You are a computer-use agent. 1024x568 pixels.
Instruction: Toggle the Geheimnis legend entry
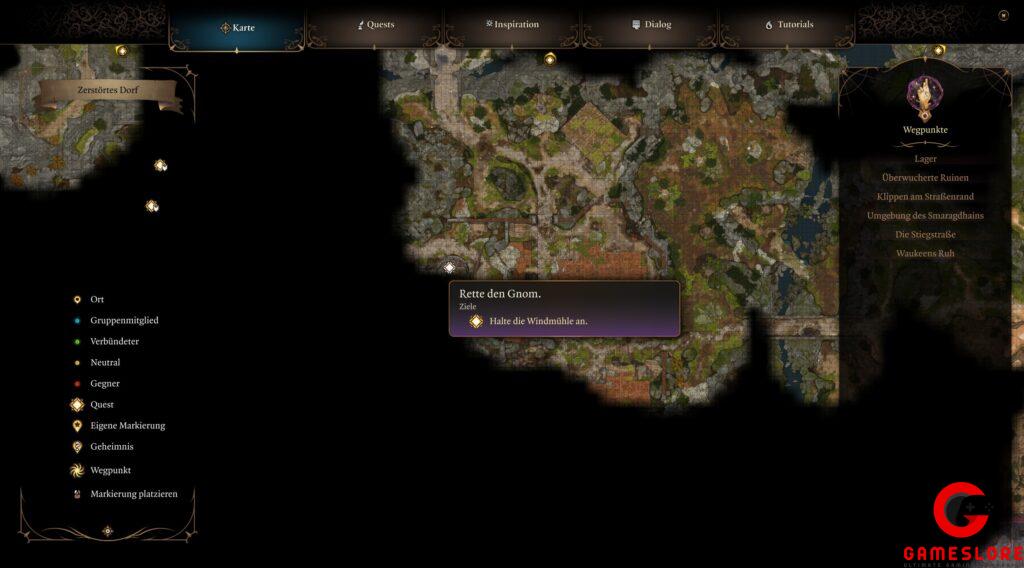(111, 447)
